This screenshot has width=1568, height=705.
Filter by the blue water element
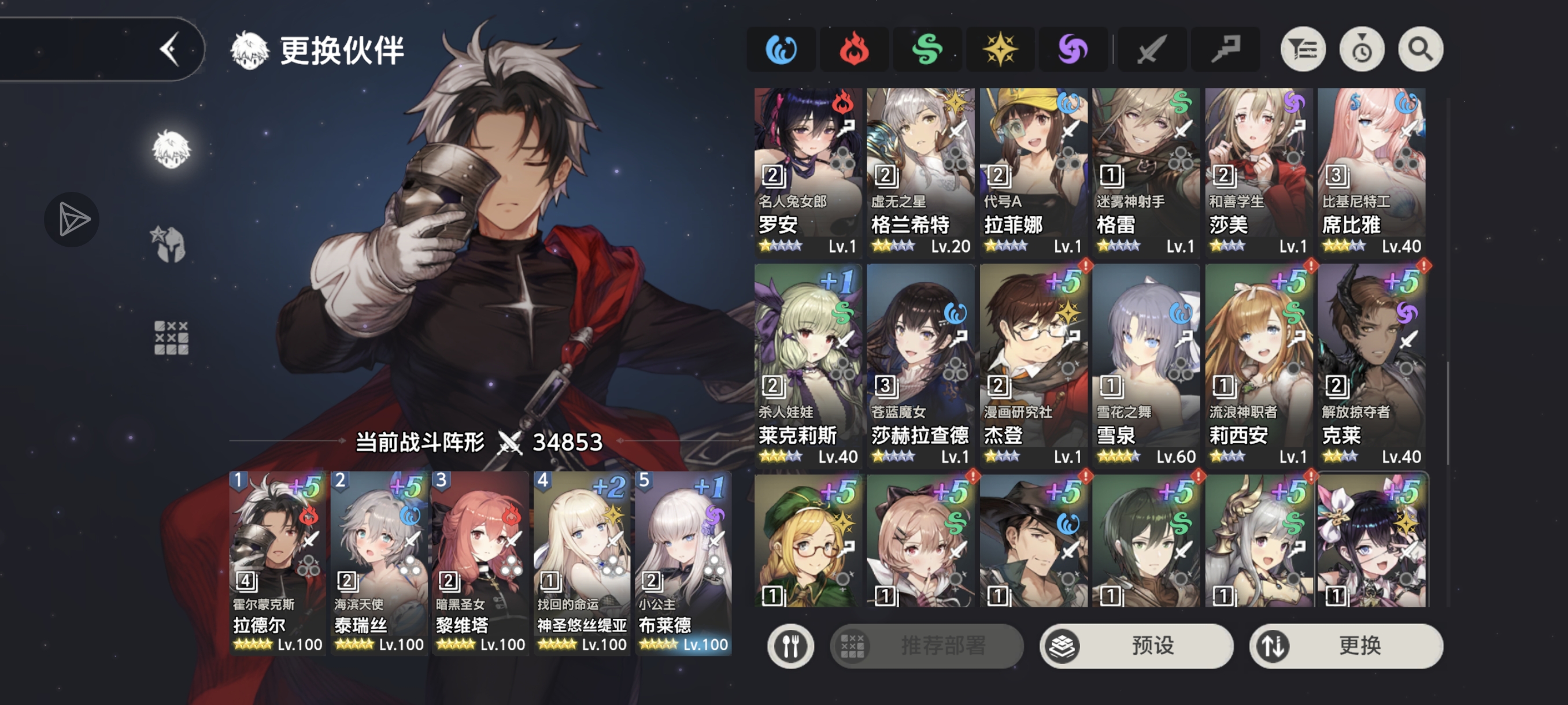tap(781, 50)
